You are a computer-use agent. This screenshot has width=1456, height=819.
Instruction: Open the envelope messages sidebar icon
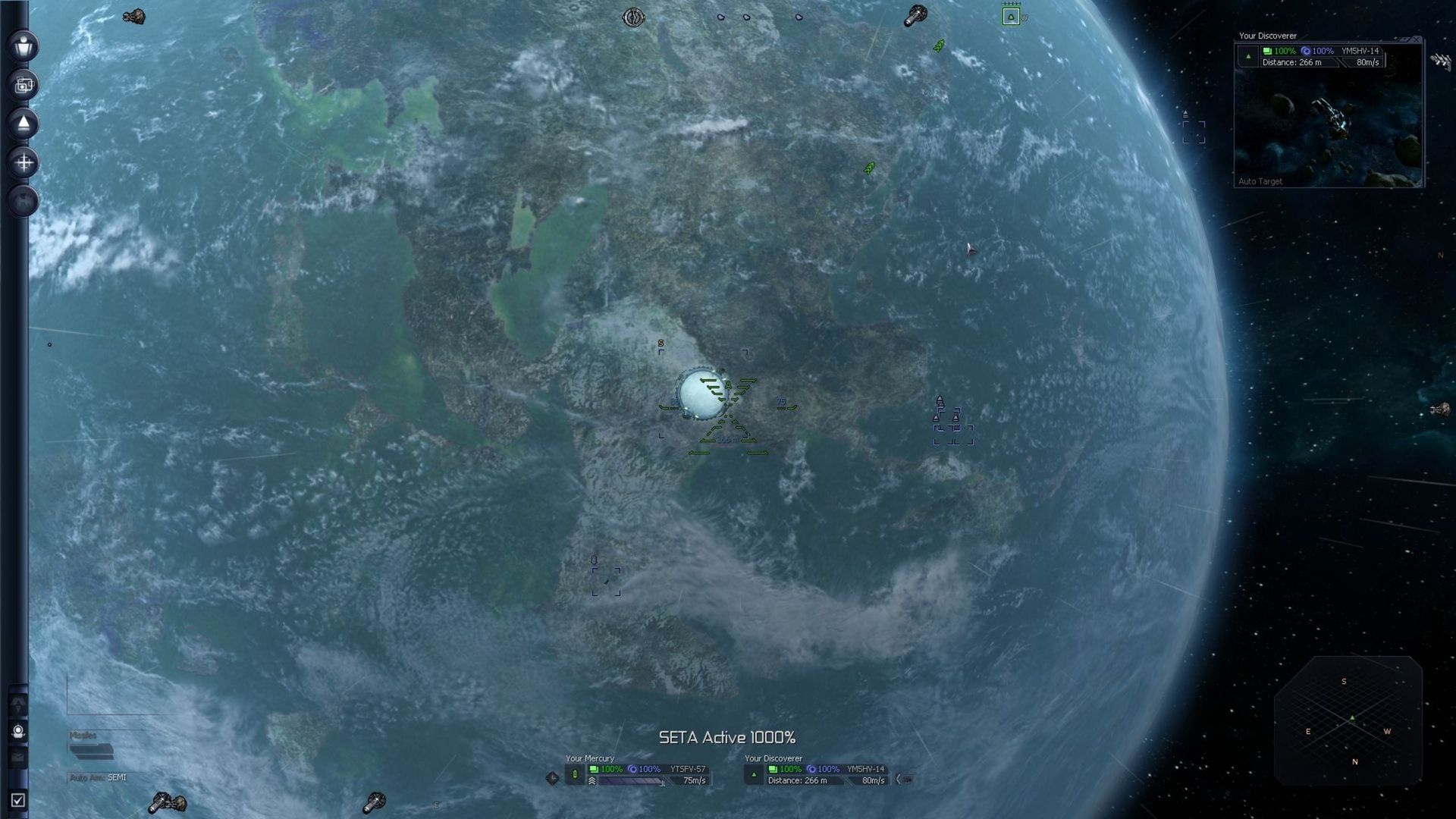(18, 757)
